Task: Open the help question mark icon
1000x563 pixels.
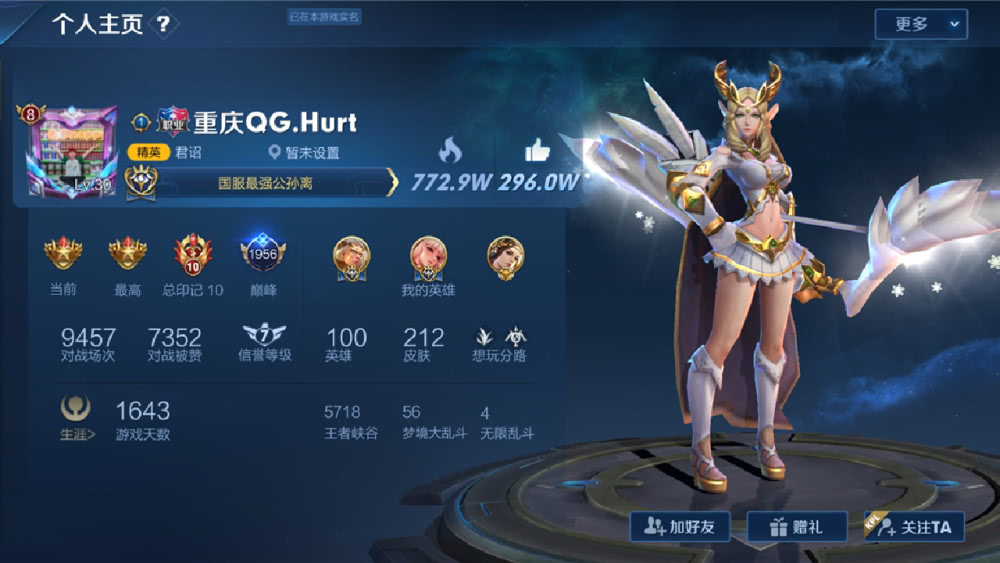Action: pos(164,25)
